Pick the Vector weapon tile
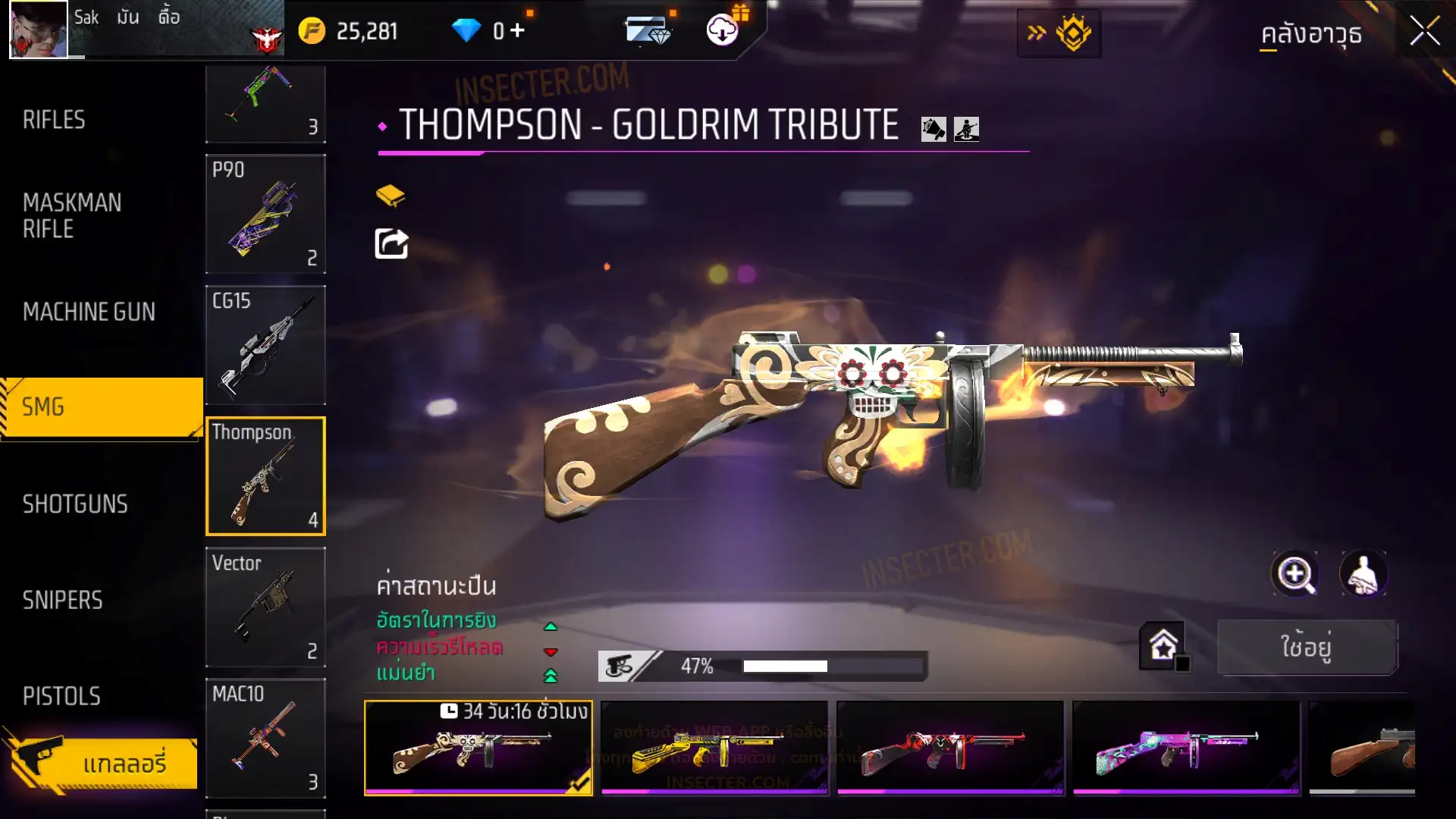This screenshot has width=1456, height=819. point(265,607)
